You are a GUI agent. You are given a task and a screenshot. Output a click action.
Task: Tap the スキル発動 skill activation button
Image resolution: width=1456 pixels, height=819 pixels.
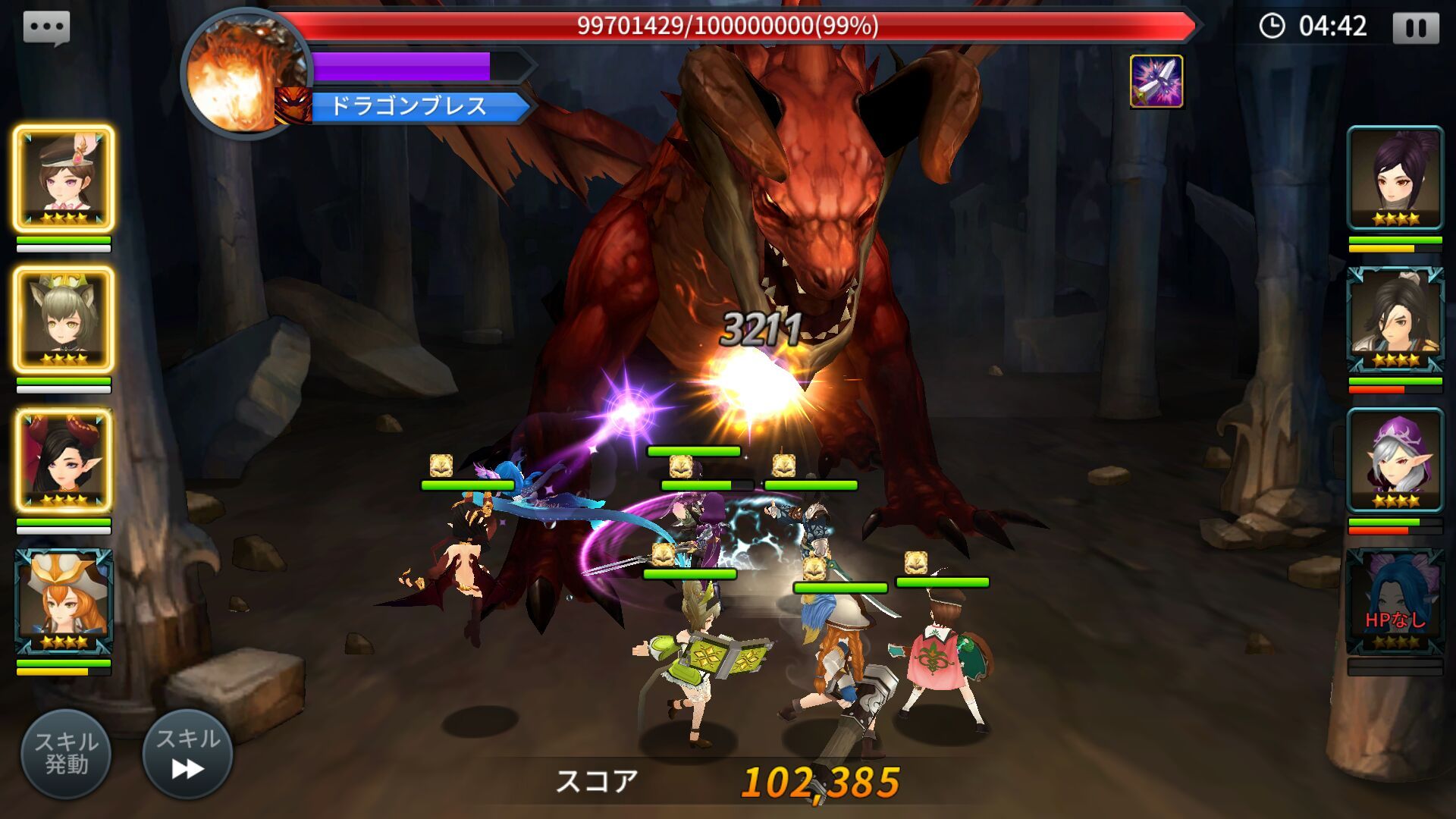[66, 754]
